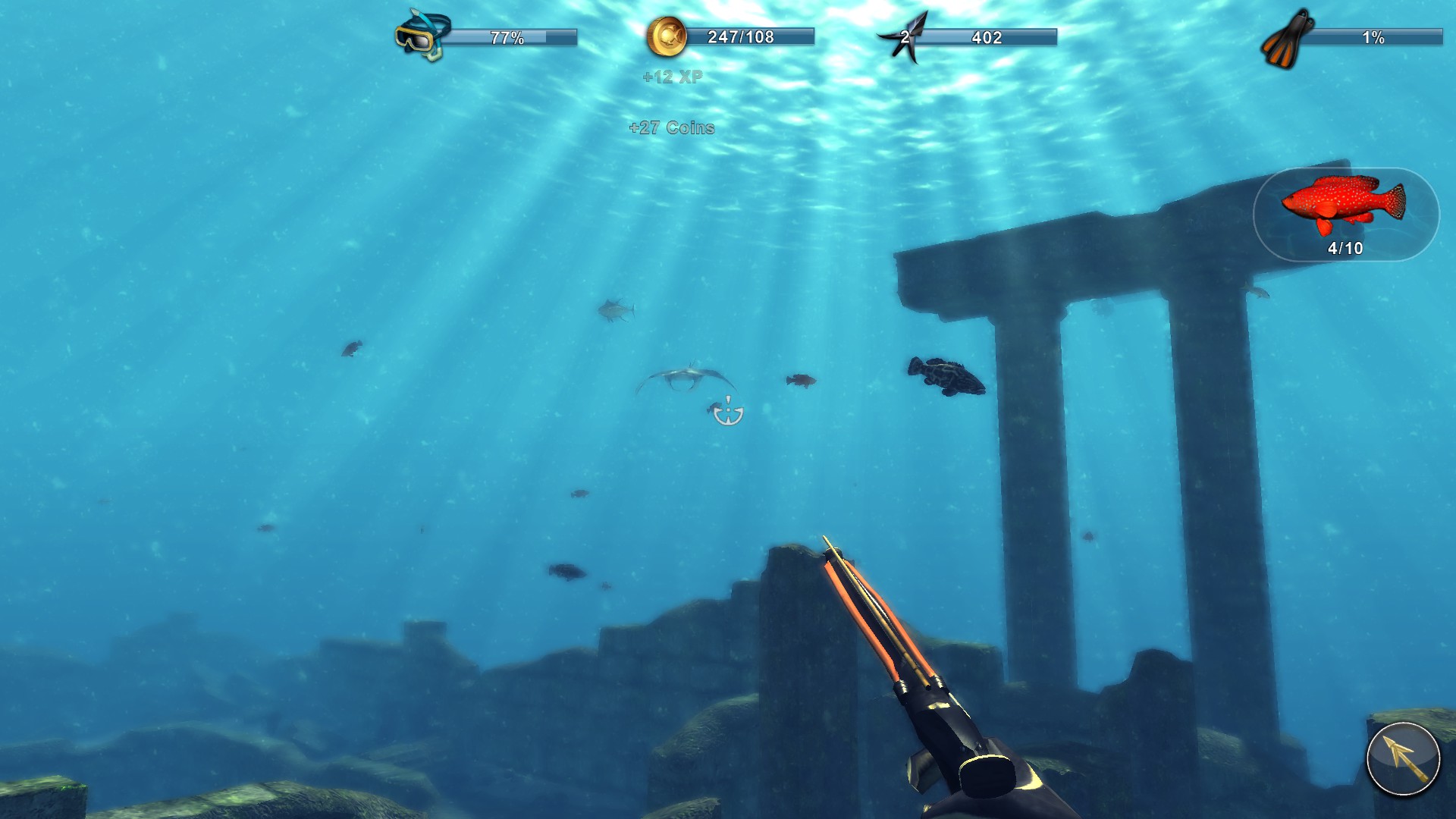Click the rounded fish objective tracker panel
This screenshot has width=1456, height=819.
1349,216
